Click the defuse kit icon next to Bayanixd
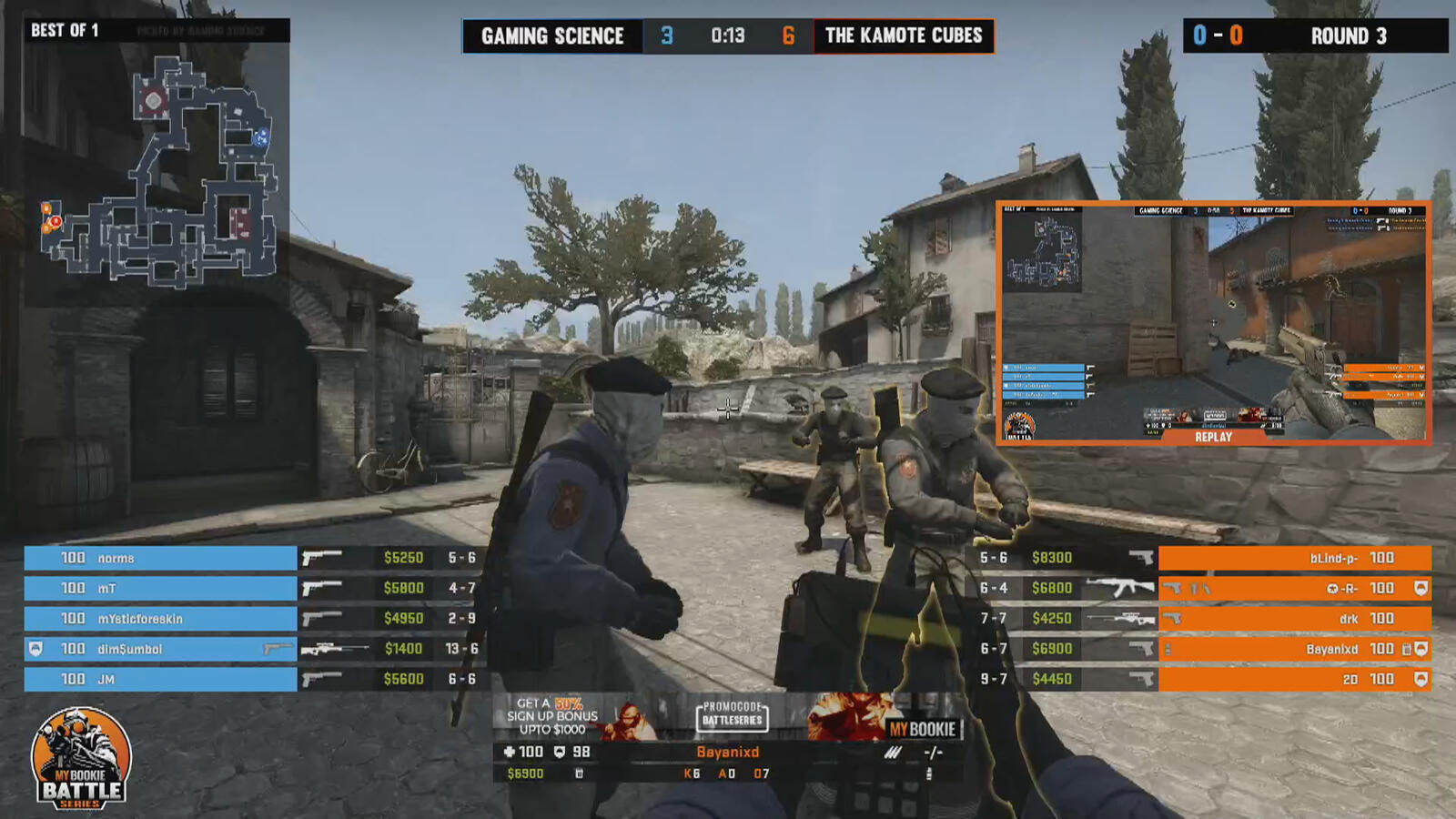Viewport: 1456px width, 819px height. [x=1405, y=649]
